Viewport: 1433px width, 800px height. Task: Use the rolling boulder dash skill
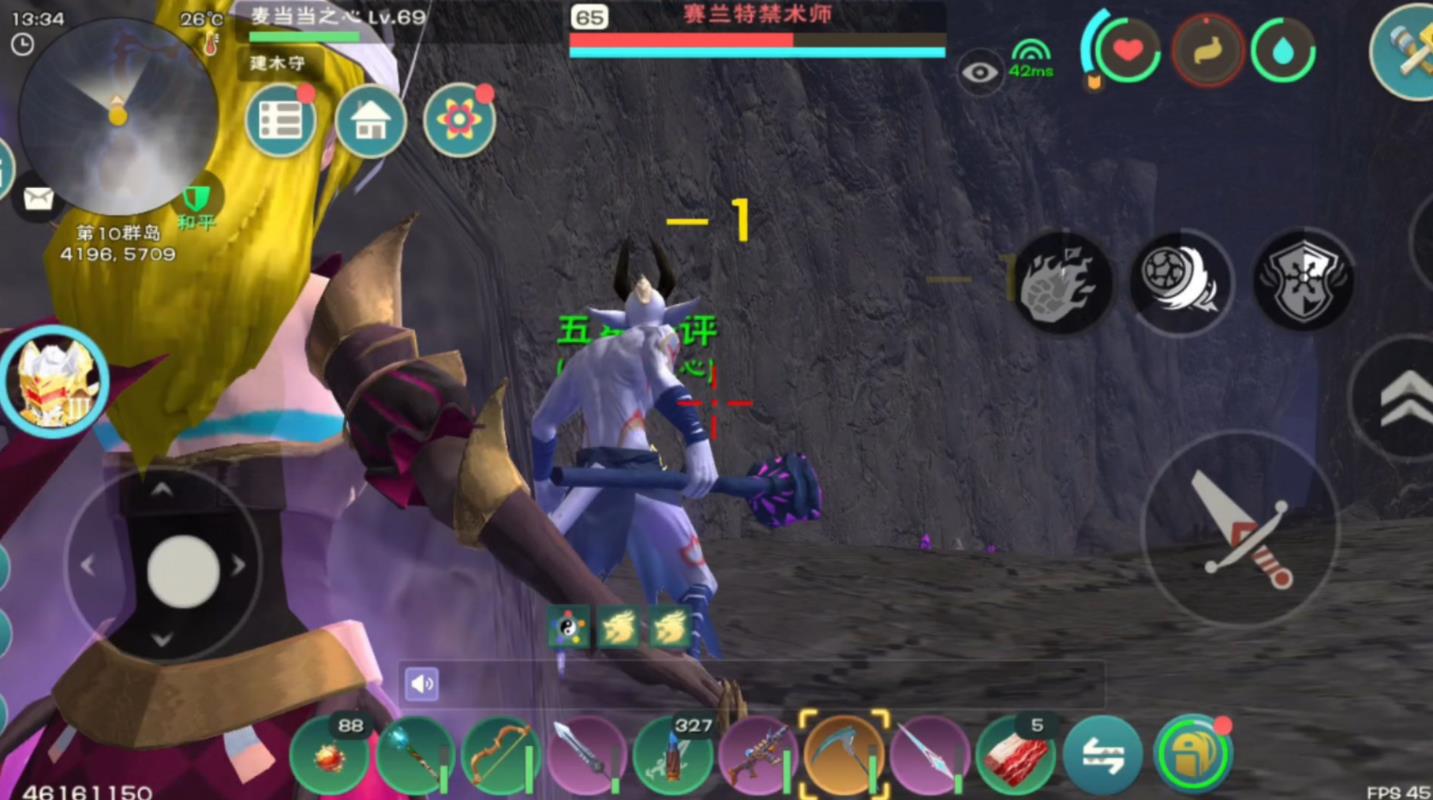pyautogui.click(x=1182, y=283)
